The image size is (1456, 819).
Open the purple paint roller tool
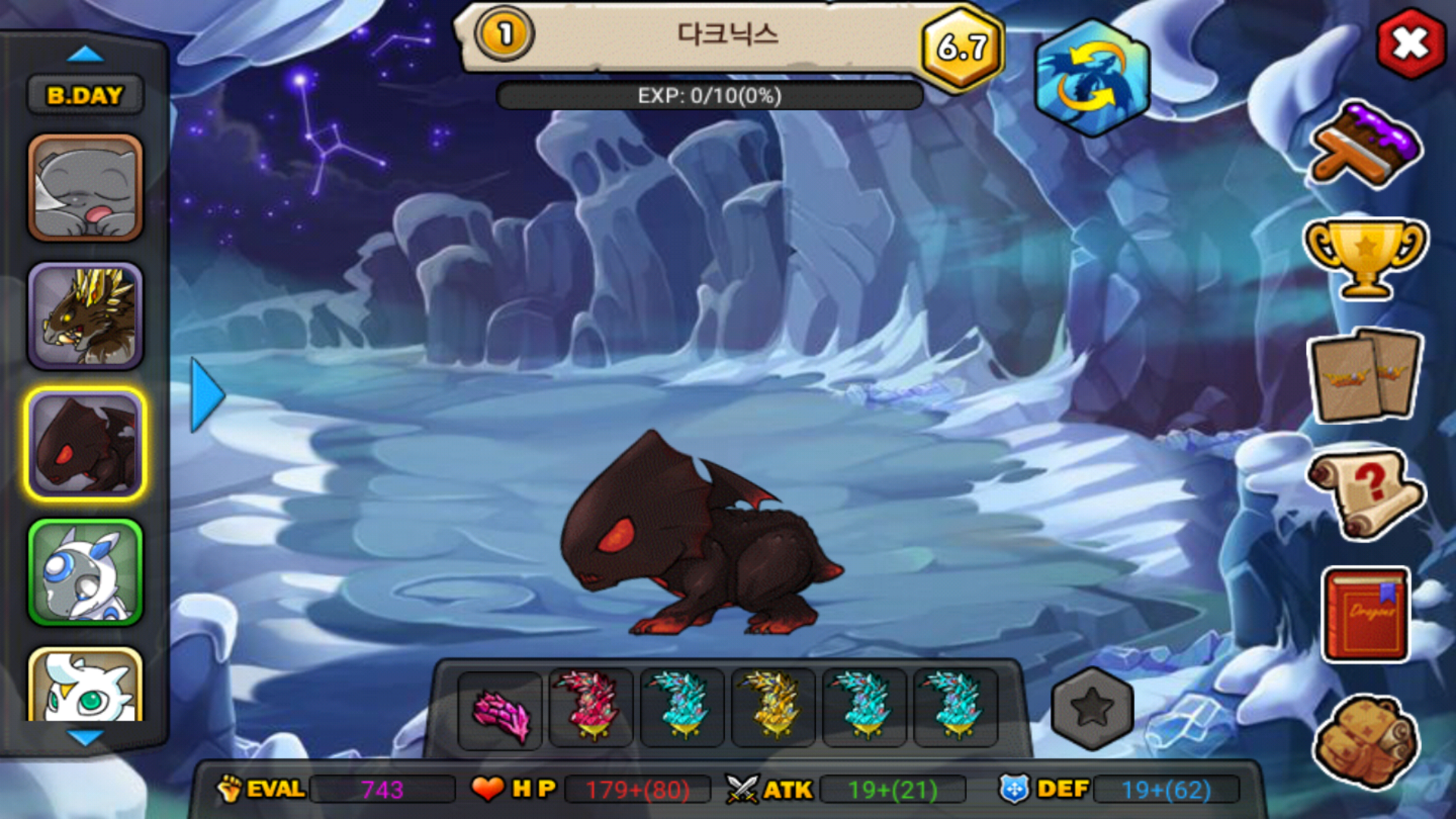(x=1365, y=146)
